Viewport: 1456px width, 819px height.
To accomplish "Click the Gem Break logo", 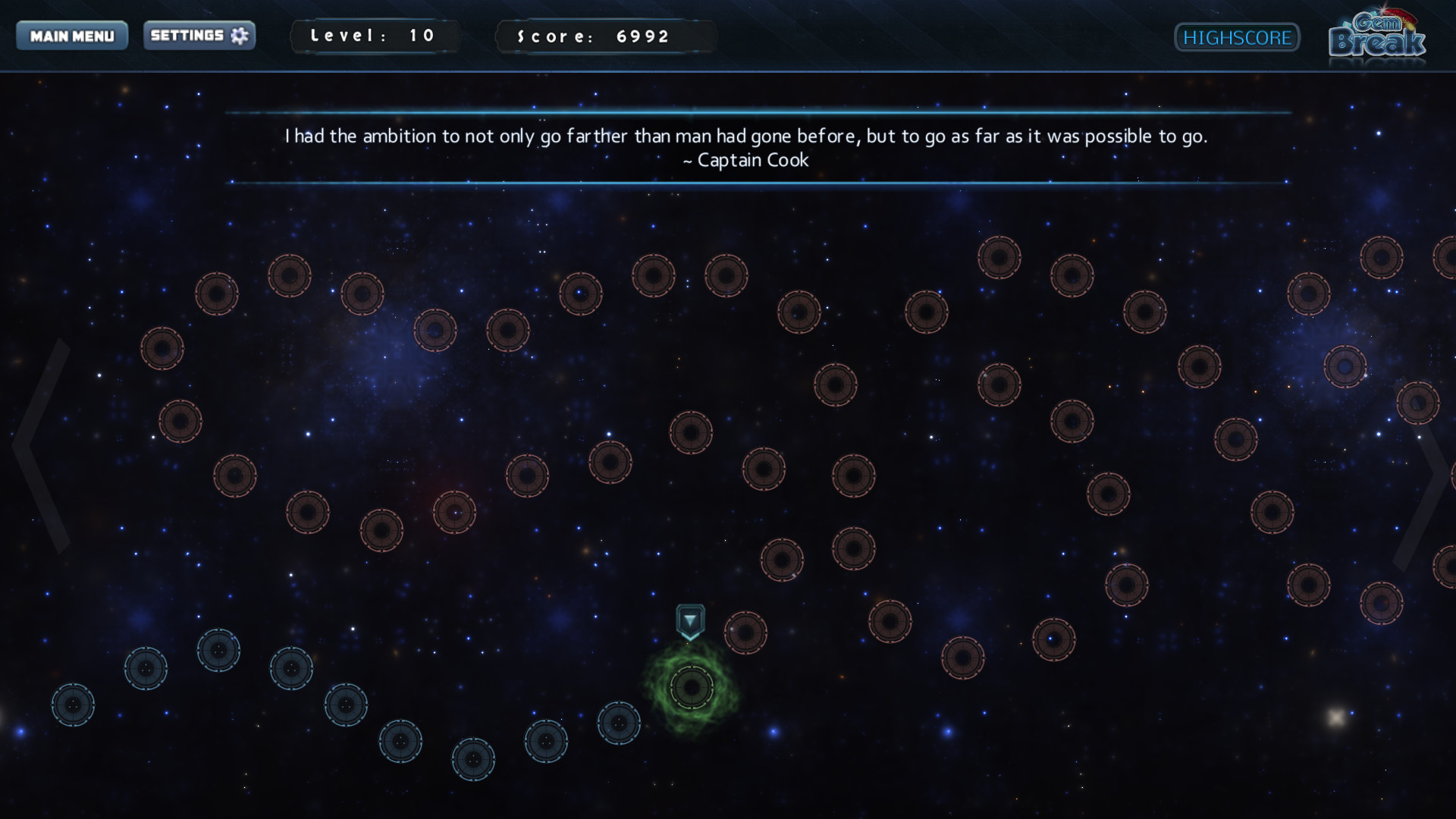I will (x=1377, y=36).
